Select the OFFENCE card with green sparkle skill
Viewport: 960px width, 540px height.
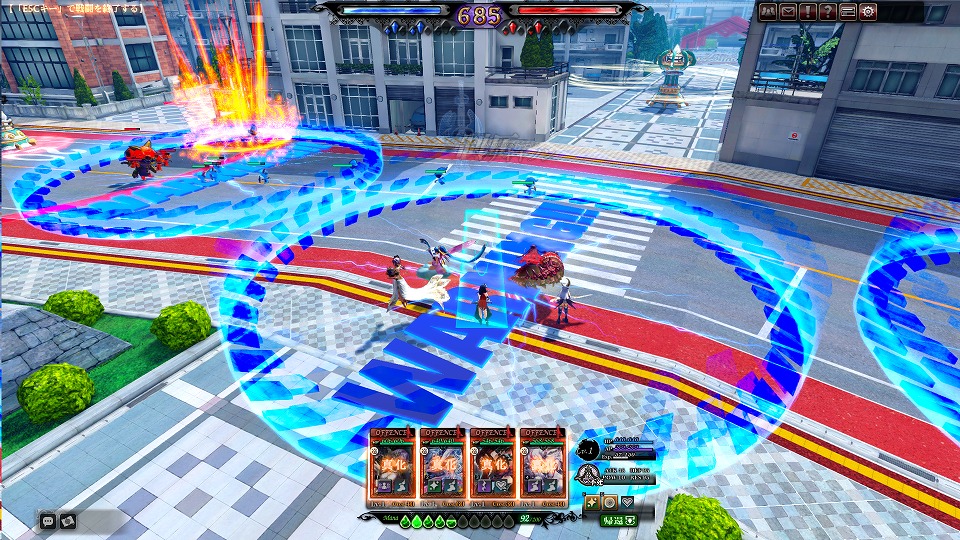pyautogui.click(x=443, y=467)
